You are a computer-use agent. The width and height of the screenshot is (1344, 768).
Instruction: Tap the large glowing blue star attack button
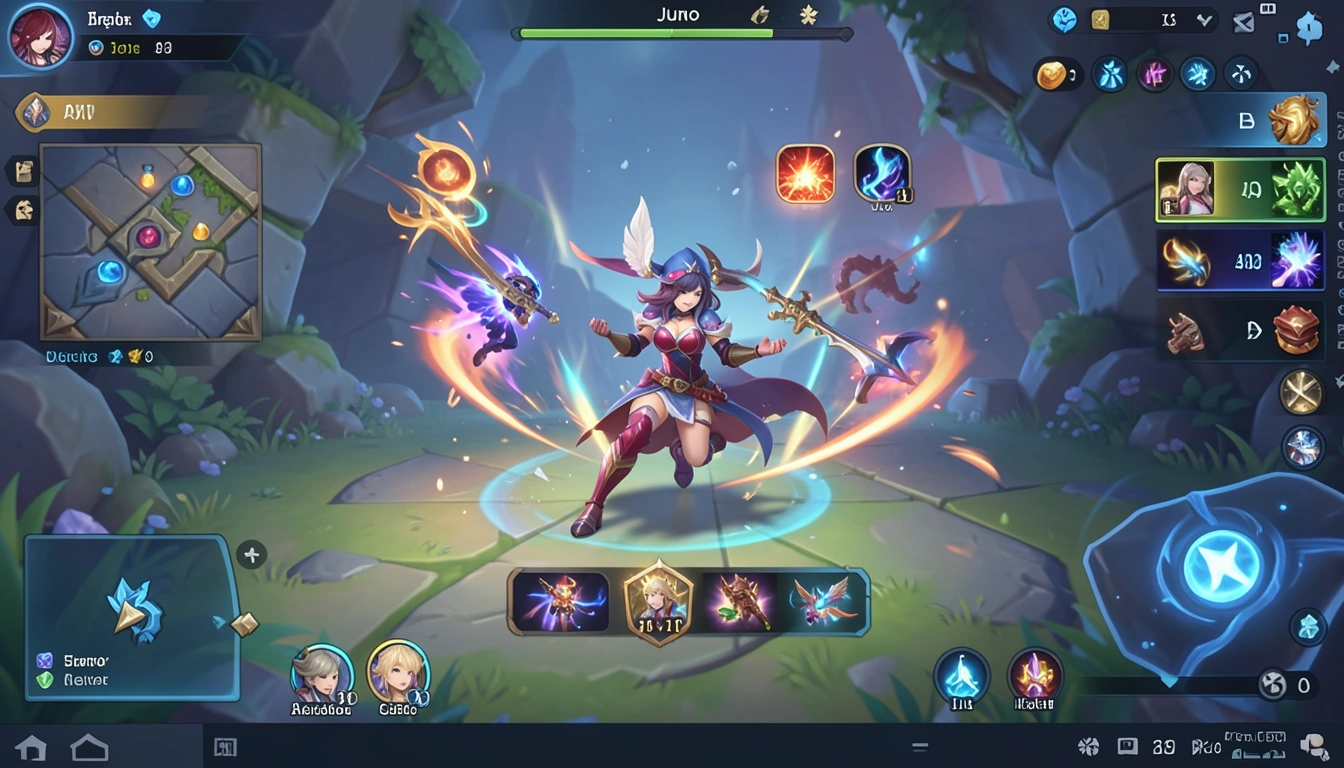click(x=1221, y=566)
